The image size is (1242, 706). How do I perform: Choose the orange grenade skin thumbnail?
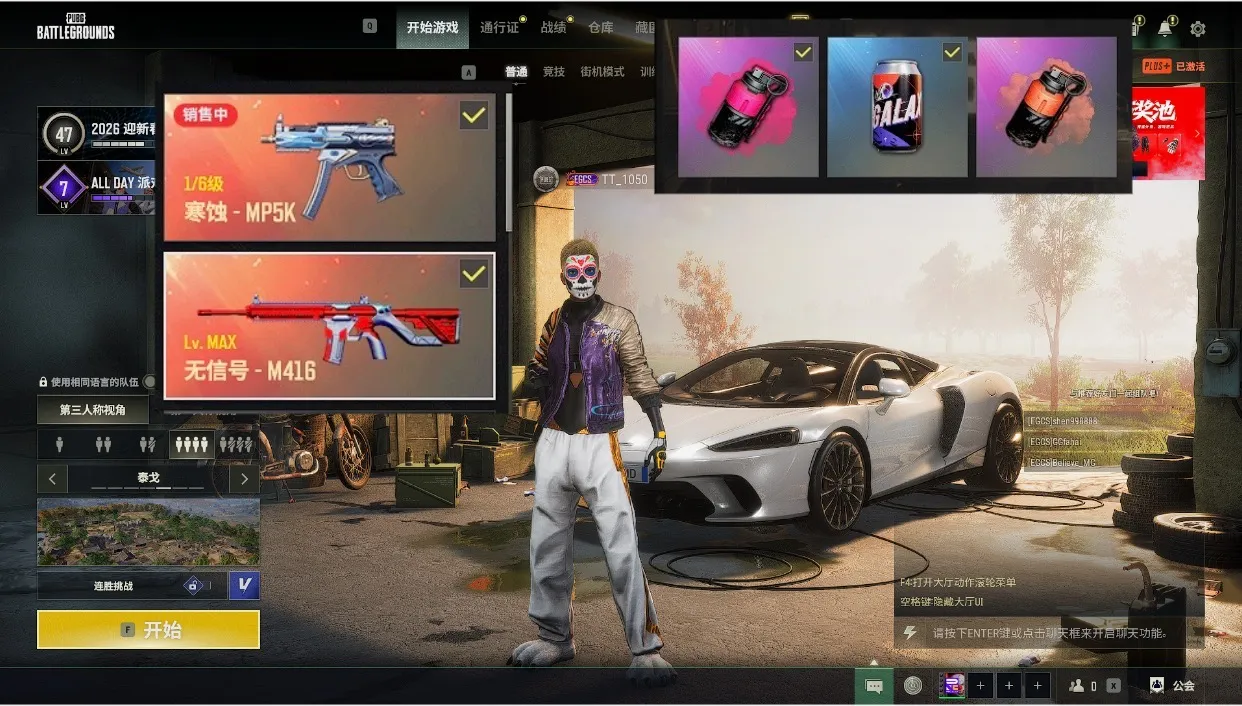[1046, 107]
